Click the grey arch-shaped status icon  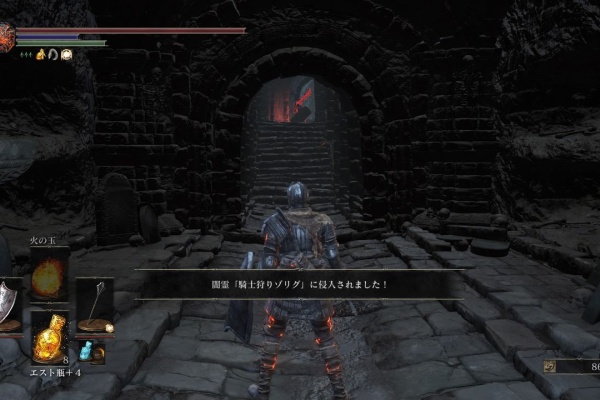coord(53,55)
